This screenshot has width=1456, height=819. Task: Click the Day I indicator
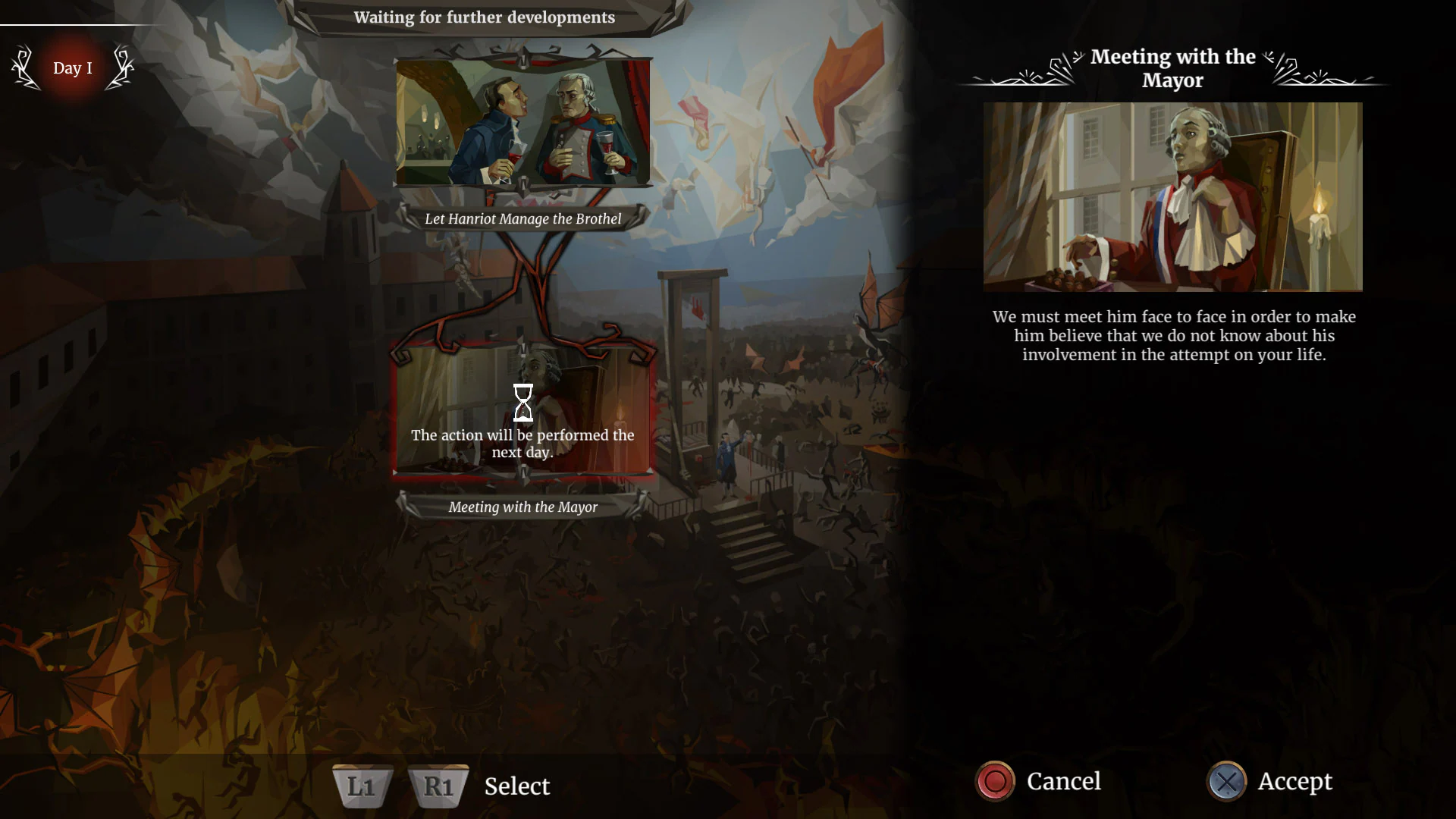click(73, 68)
